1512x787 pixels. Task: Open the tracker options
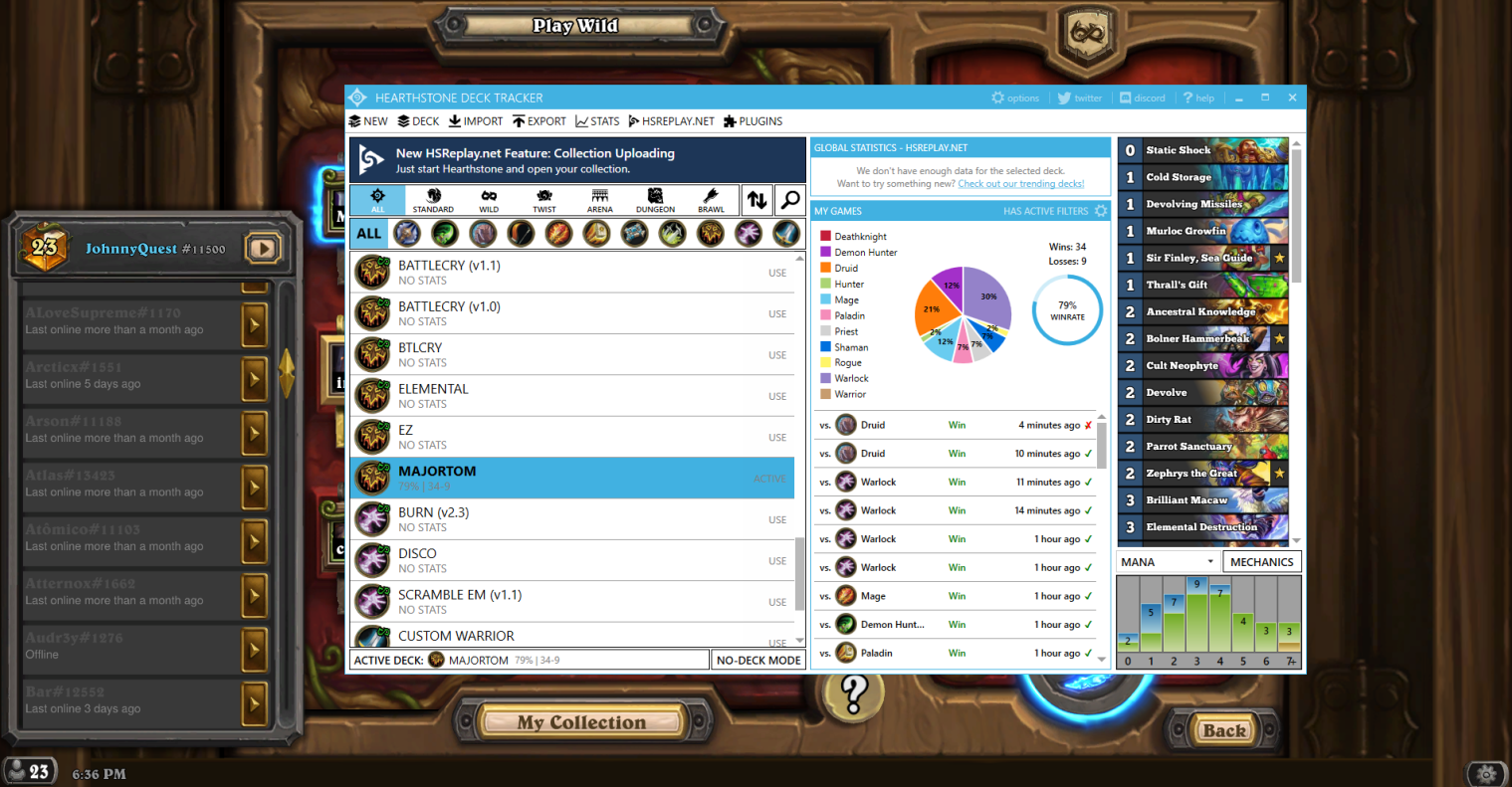[x=1015, y=98]
